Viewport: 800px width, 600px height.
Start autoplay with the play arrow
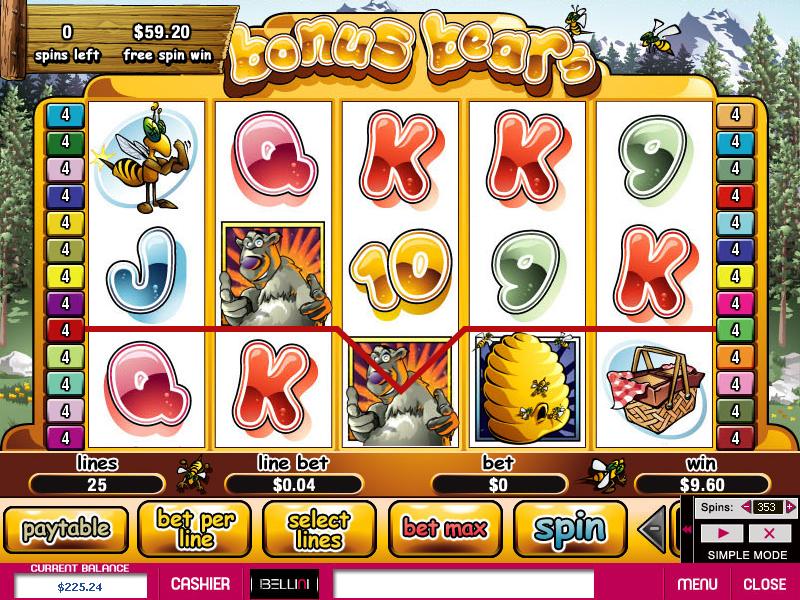(724, 533)
